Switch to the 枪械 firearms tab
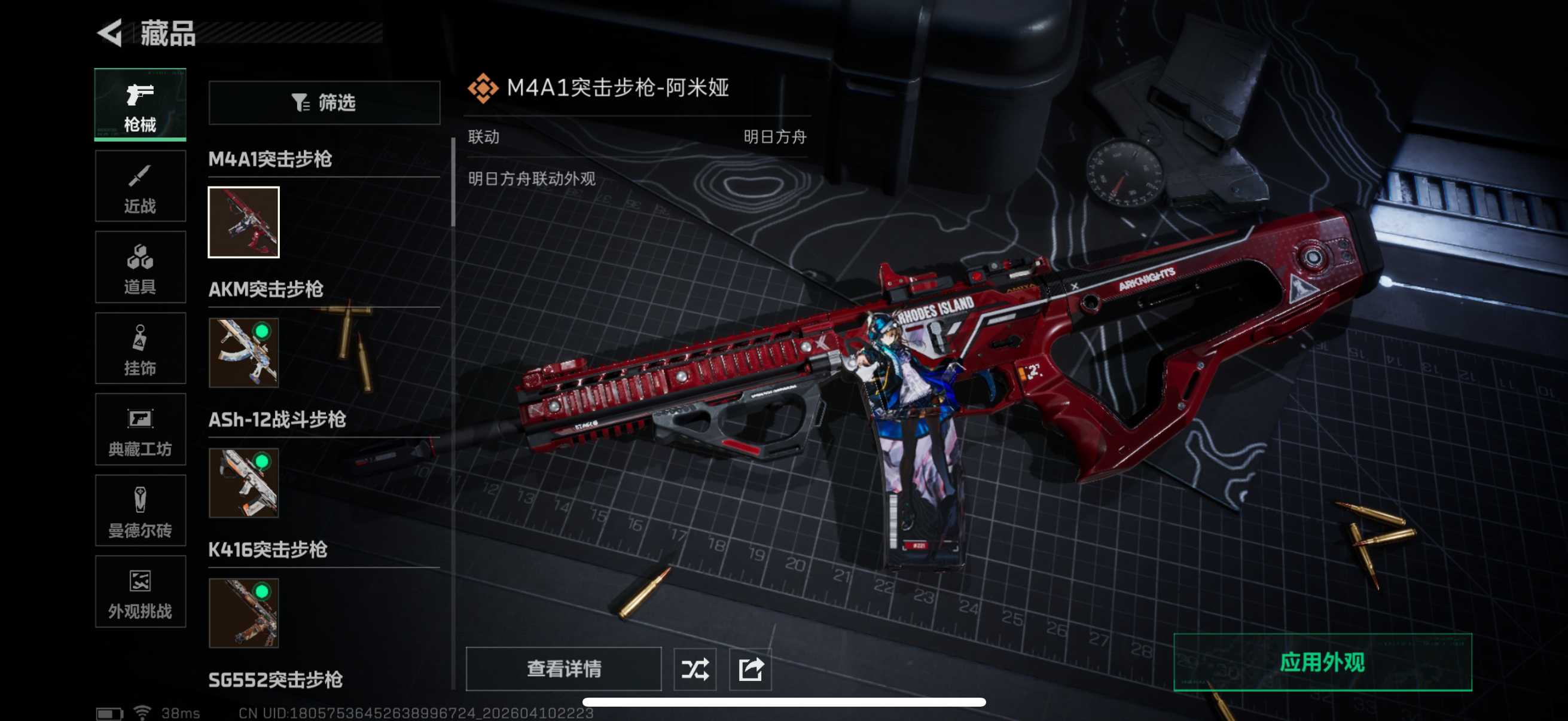 click(x=140, y=105)
